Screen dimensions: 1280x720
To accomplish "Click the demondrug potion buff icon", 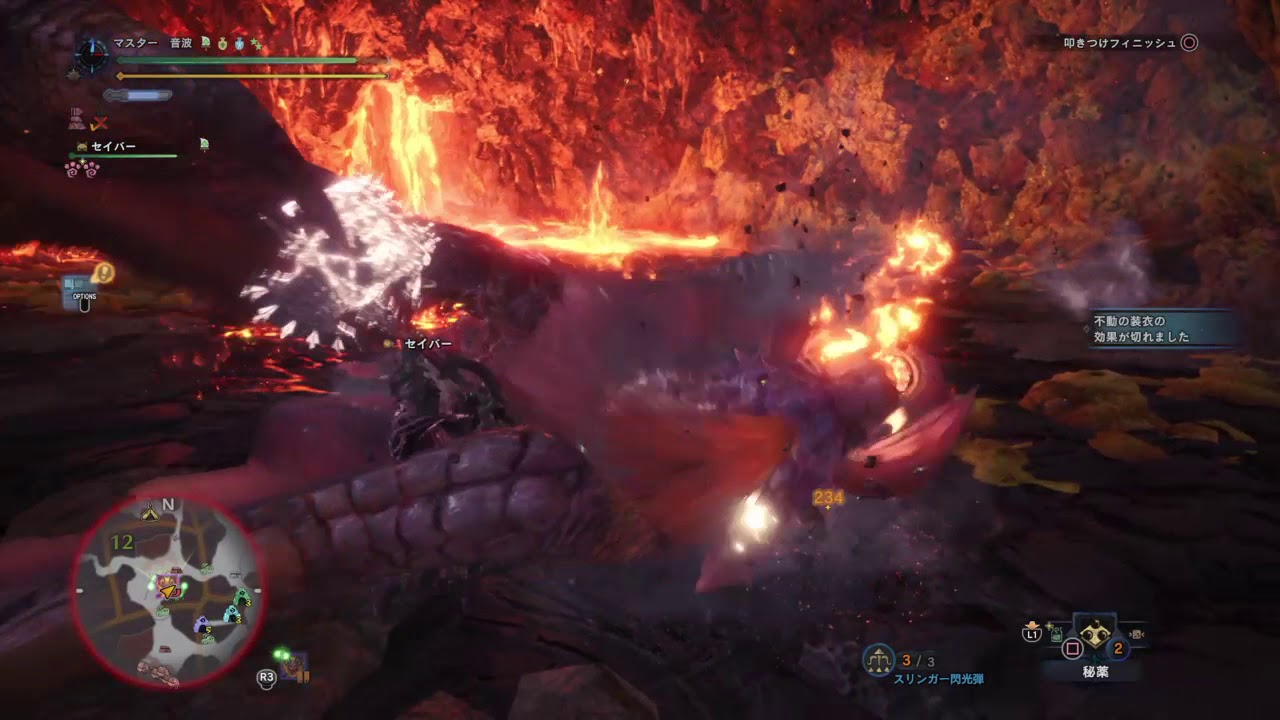I will pos(222,45).
